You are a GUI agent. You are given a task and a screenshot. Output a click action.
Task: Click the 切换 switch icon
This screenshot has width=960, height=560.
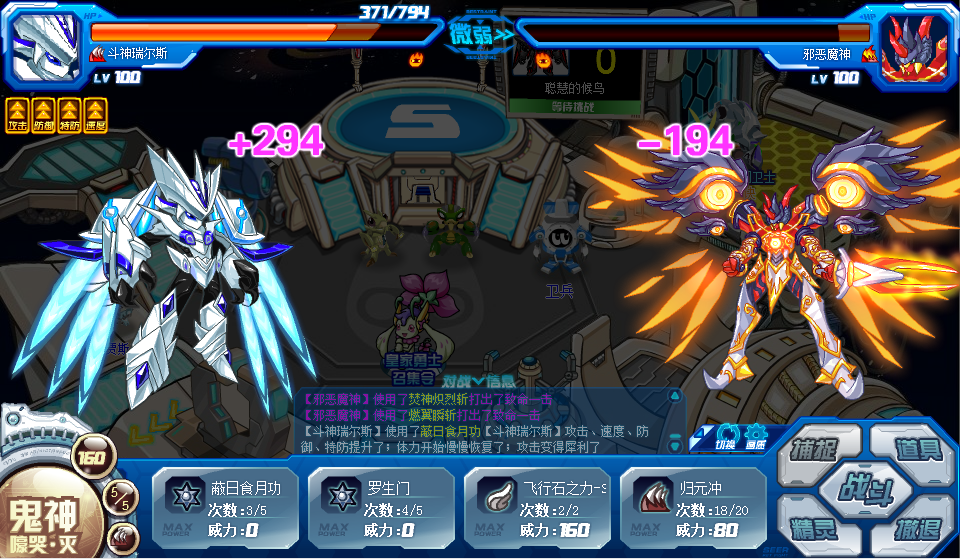point(726,438)
